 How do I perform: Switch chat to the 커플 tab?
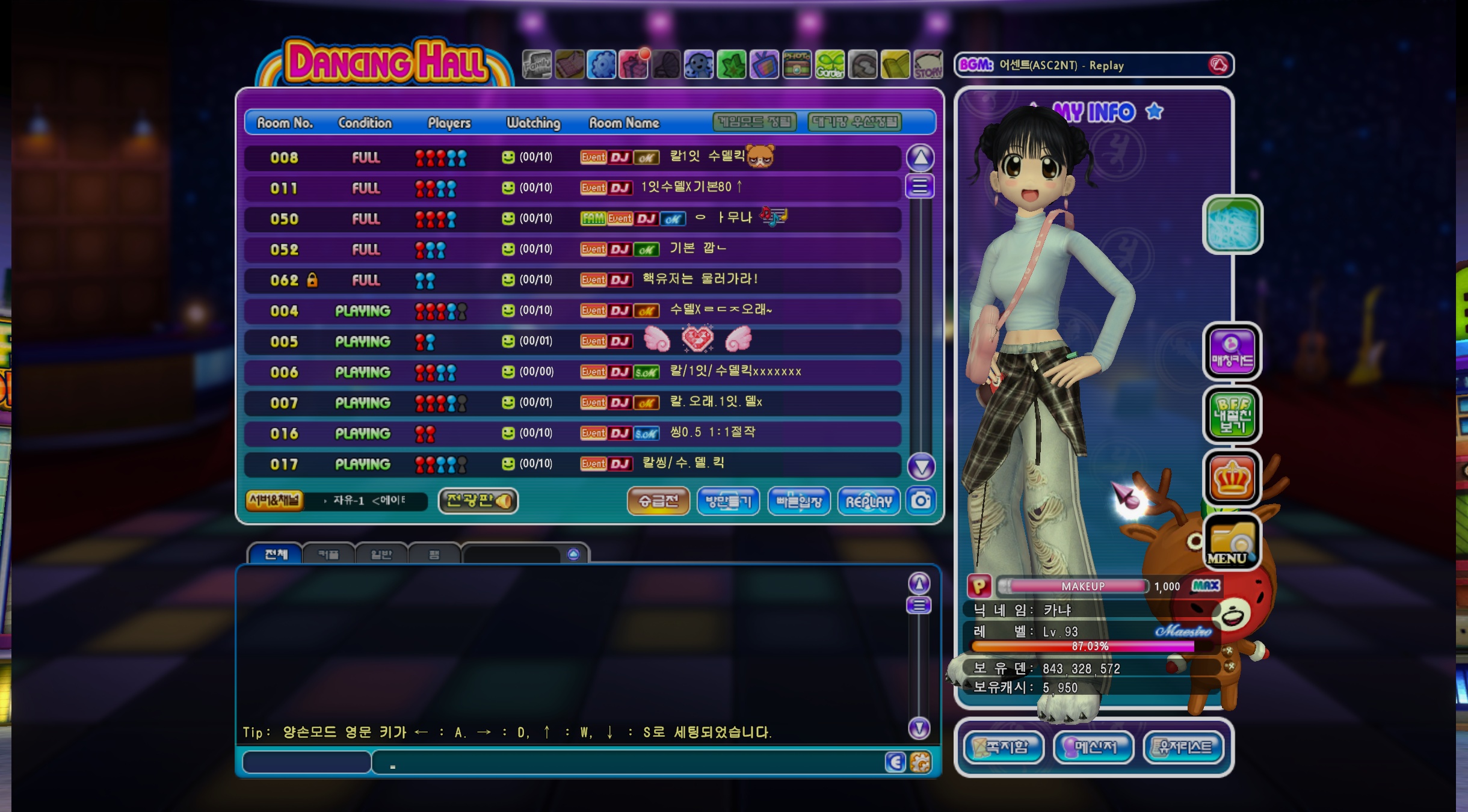328,554
